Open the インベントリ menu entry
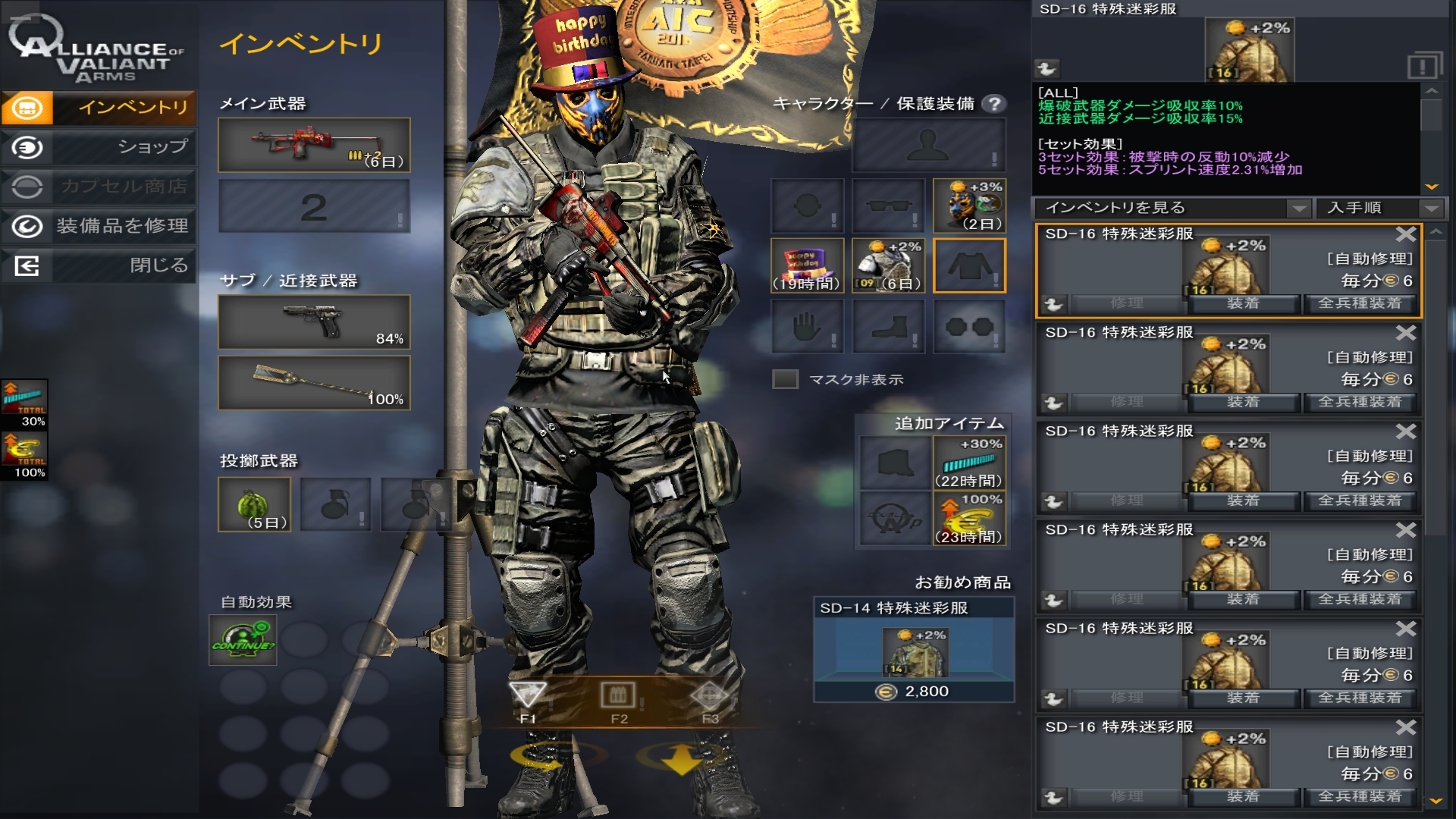1456x819 pixels. 99,108
